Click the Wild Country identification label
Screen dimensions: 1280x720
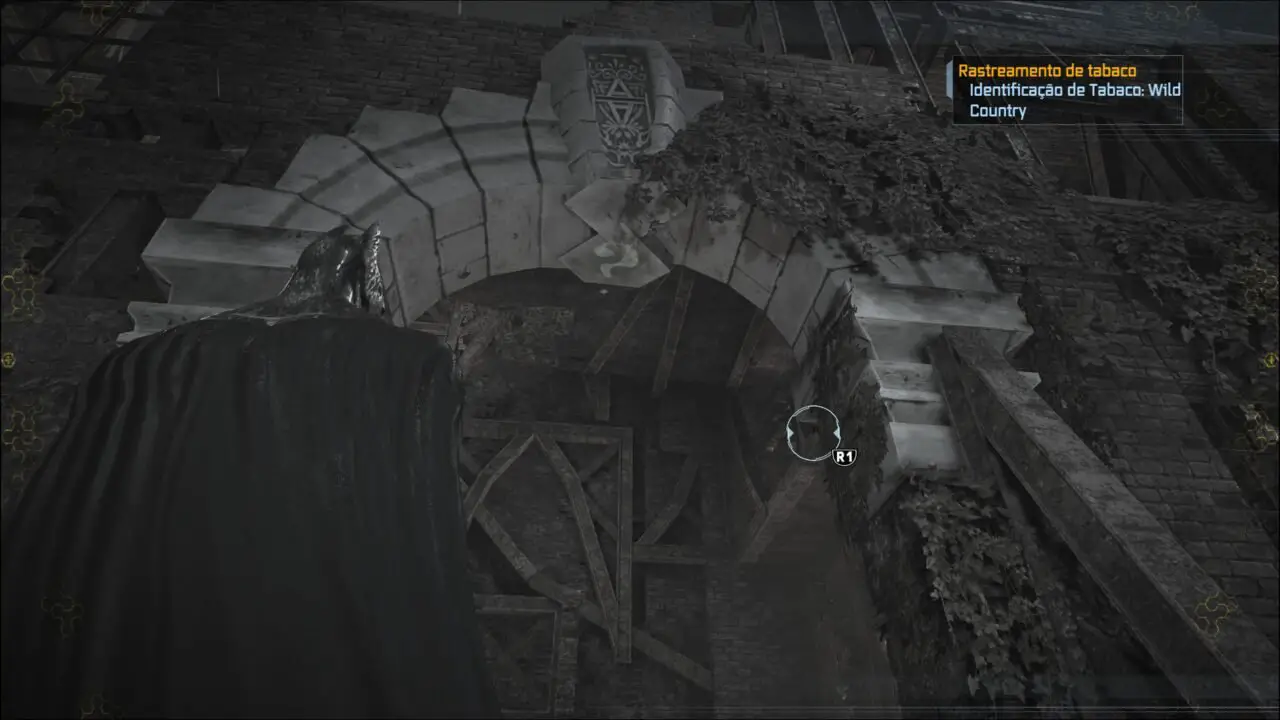pyautogui.click(x=1000, y=111)
